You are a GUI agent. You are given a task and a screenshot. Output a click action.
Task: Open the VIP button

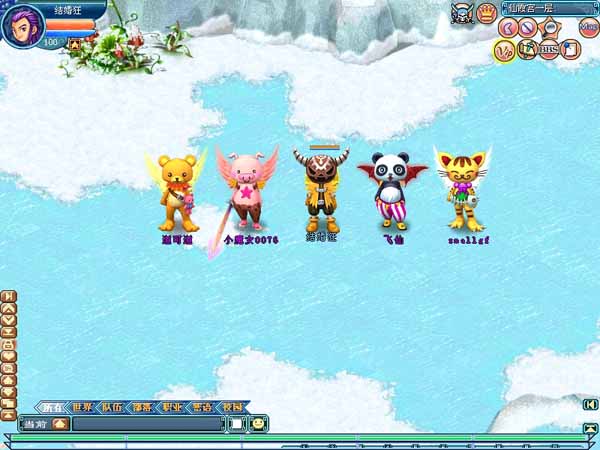click(504, 50)
